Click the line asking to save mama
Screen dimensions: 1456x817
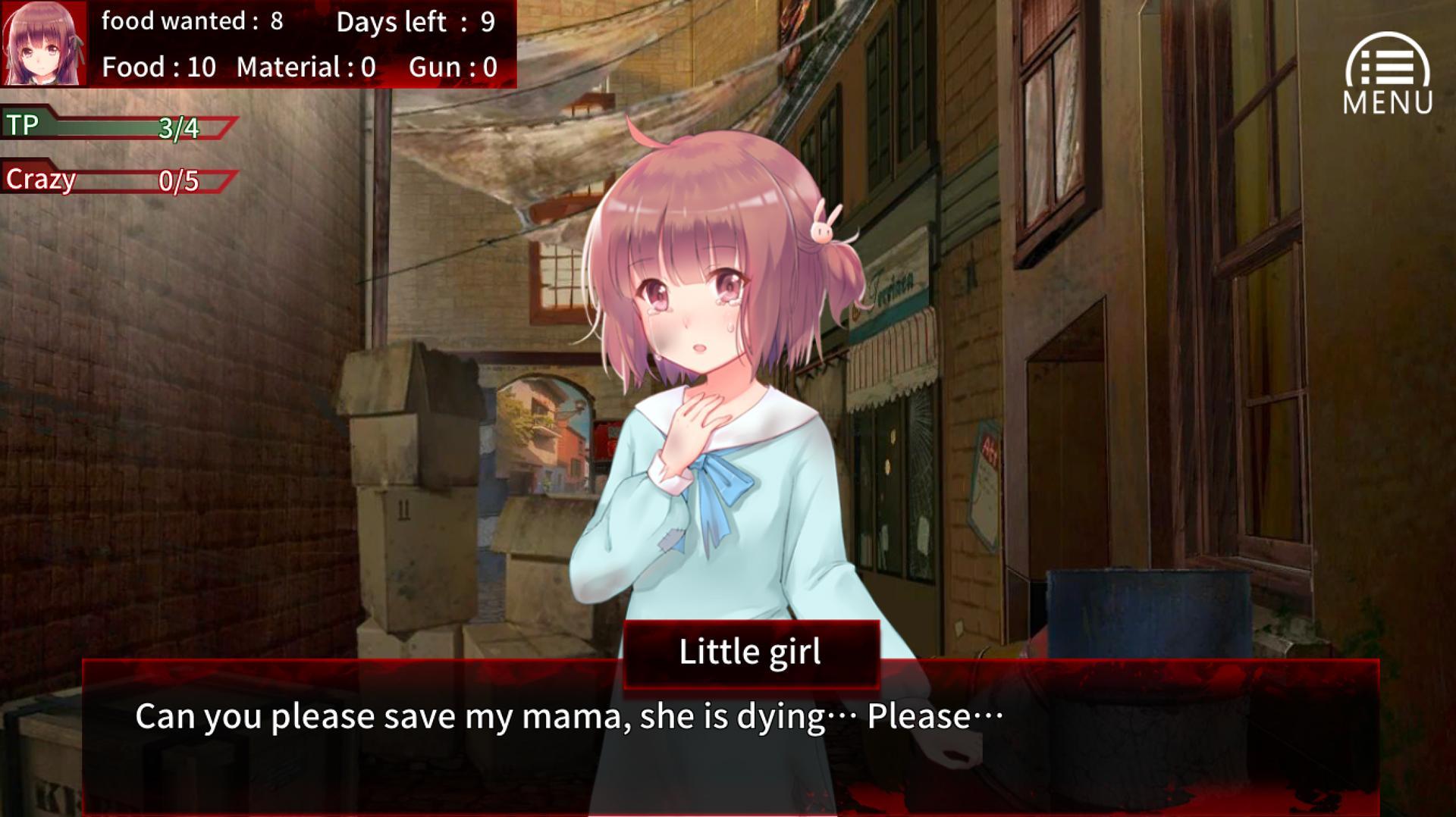click(x=569, y=715)
